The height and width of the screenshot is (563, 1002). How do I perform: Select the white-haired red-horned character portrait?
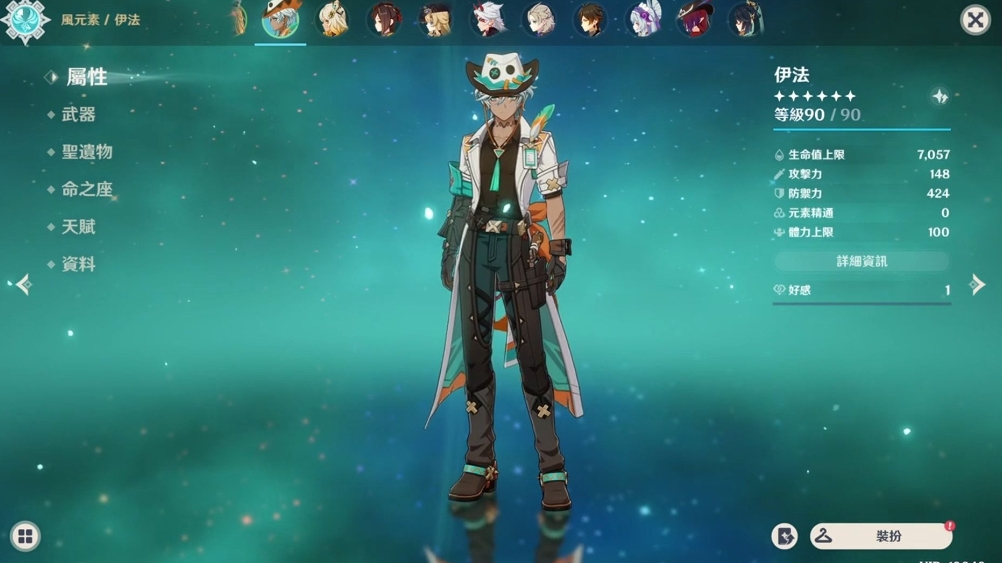tap(487, 19)
